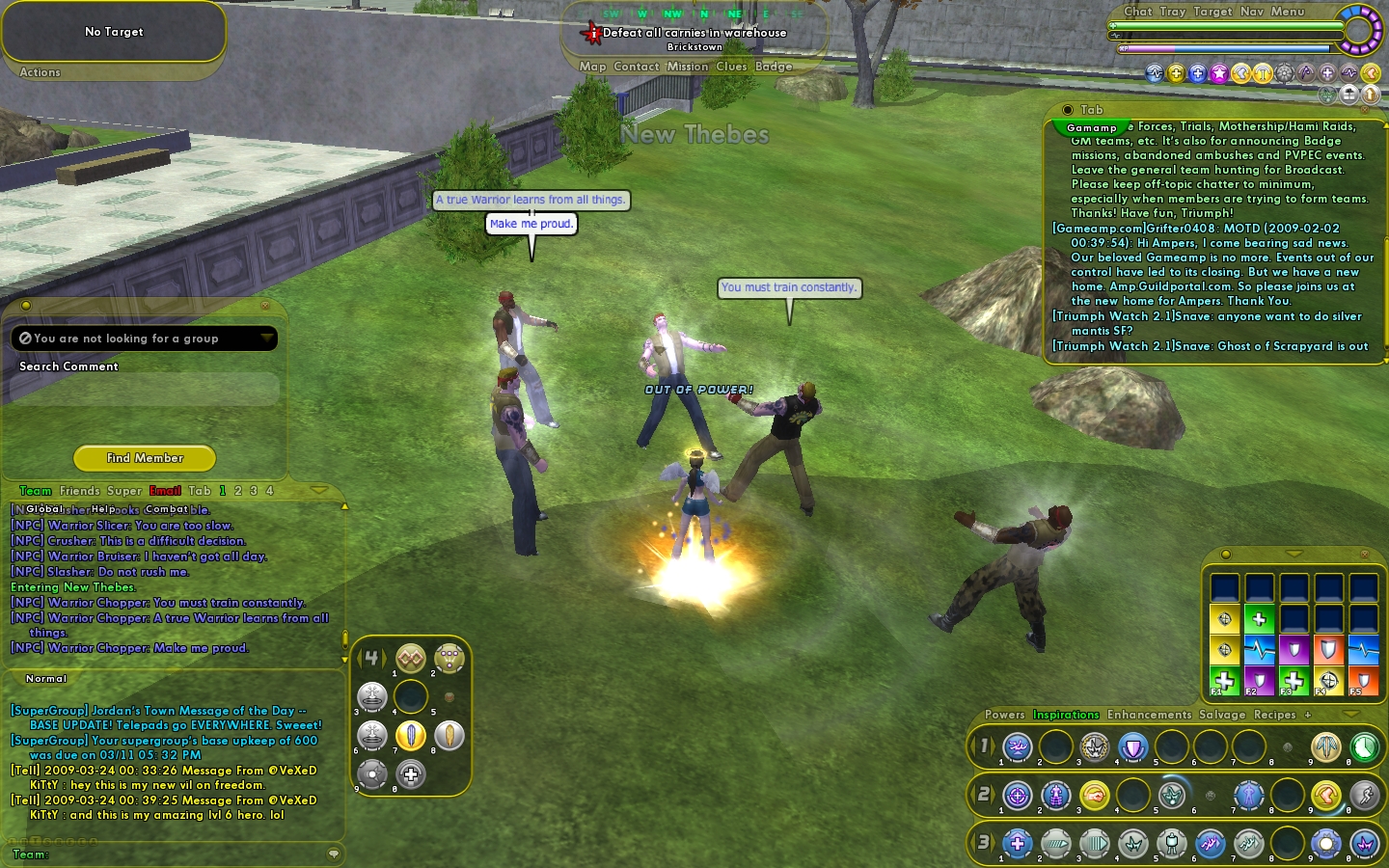Click the Find Member button

coord(145,458)
